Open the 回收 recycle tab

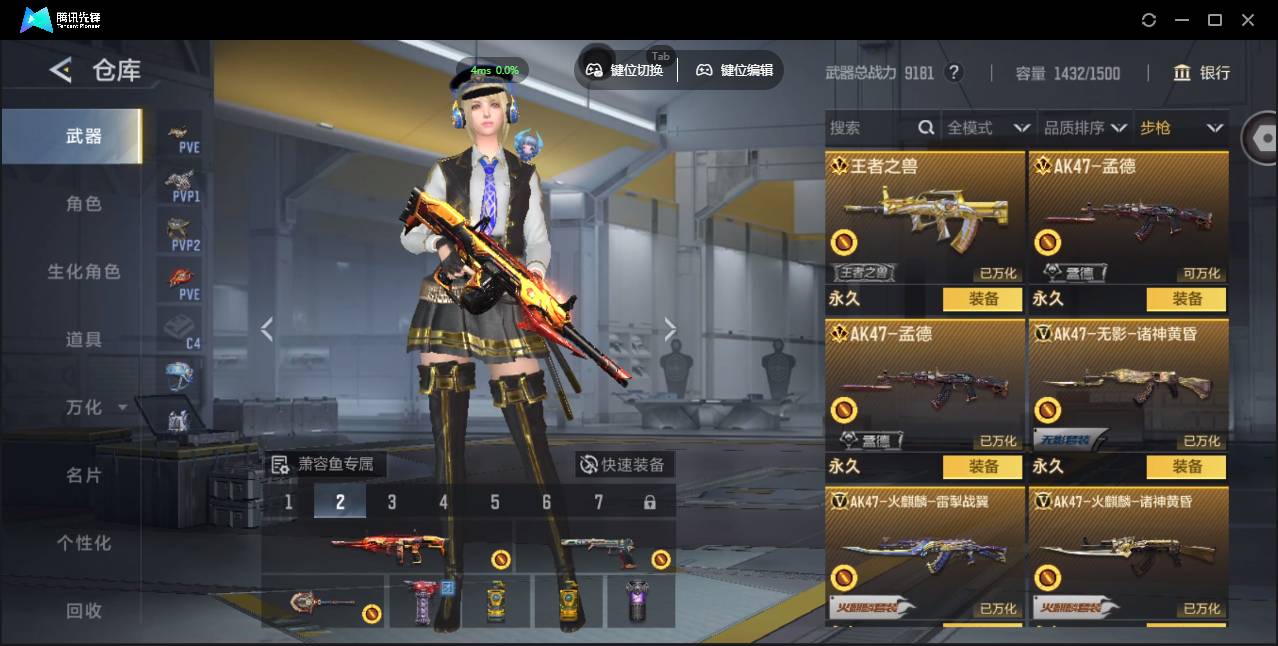[x=84, y=610]
